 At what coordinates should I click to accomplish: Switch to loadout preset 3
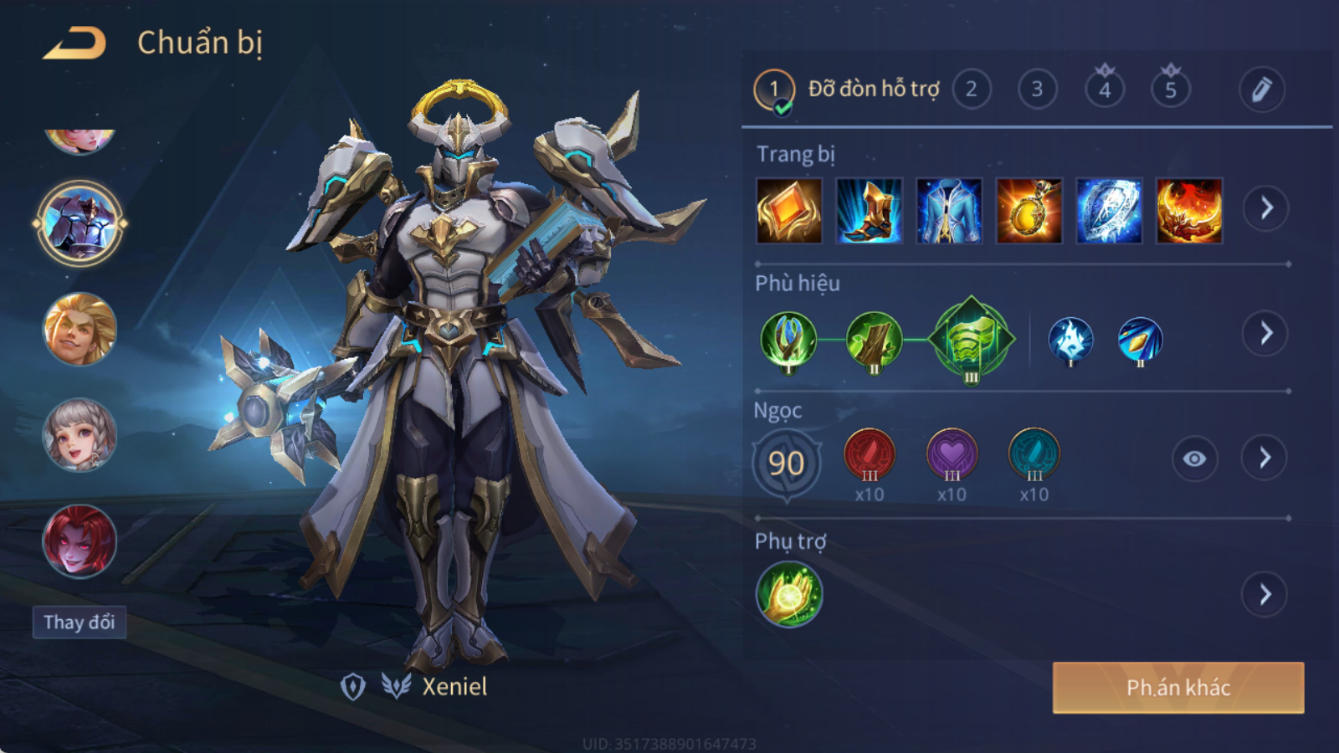[1037, 90]
